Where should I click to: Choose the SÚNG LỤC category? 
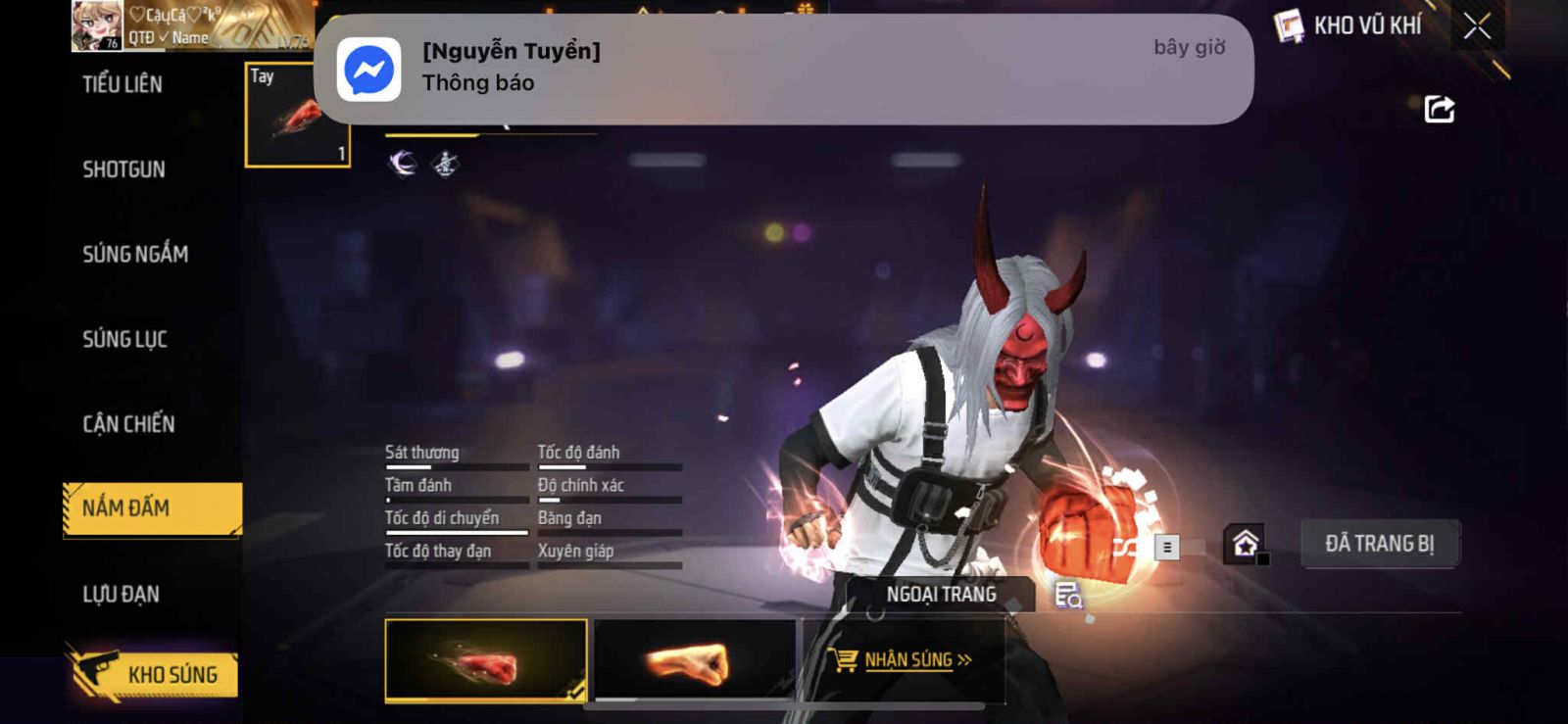pyautogui.click(x=124, y=340)
